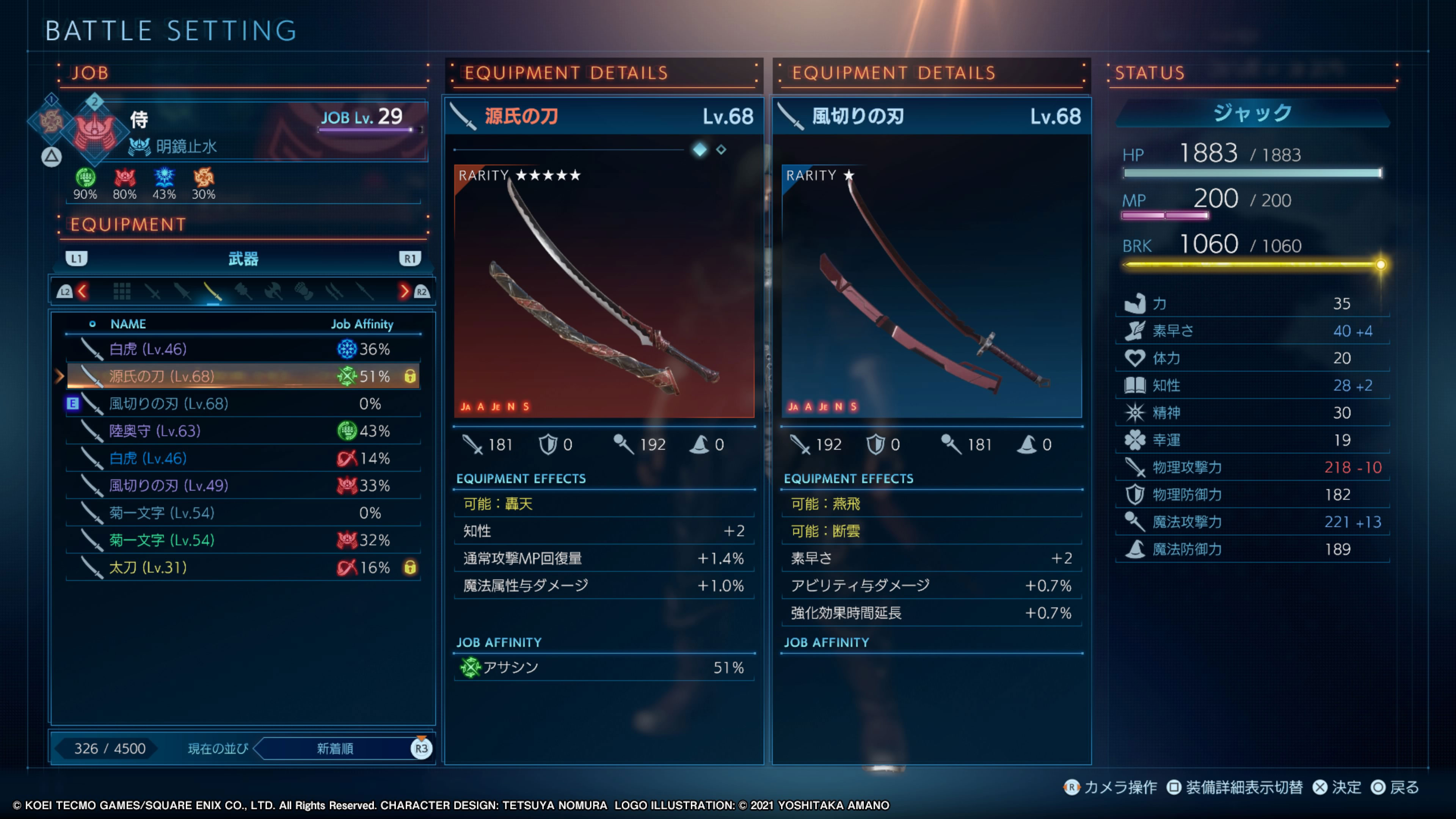Show all weapon types grid filter
Image resolution: width=1456 pixels, height=819 pixels.
[121, 292]
